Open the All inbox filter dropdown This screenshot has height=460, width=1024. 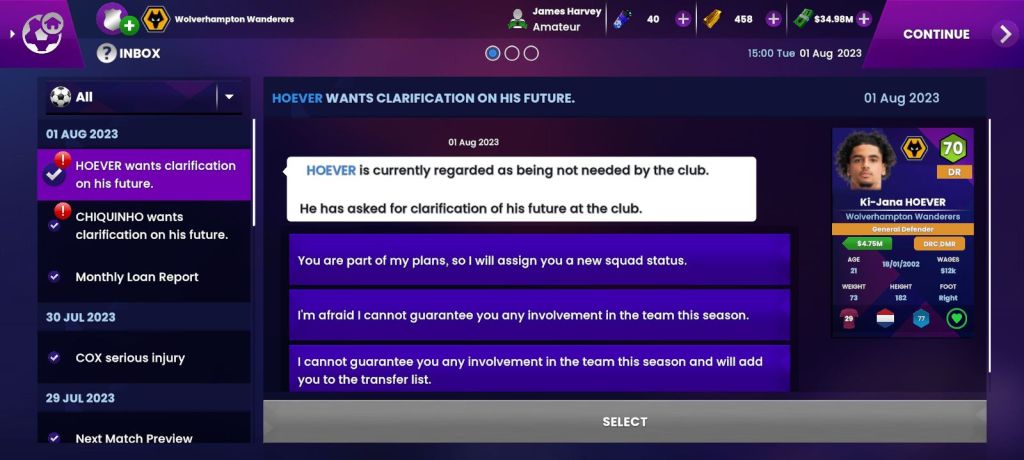coord(229,97)
